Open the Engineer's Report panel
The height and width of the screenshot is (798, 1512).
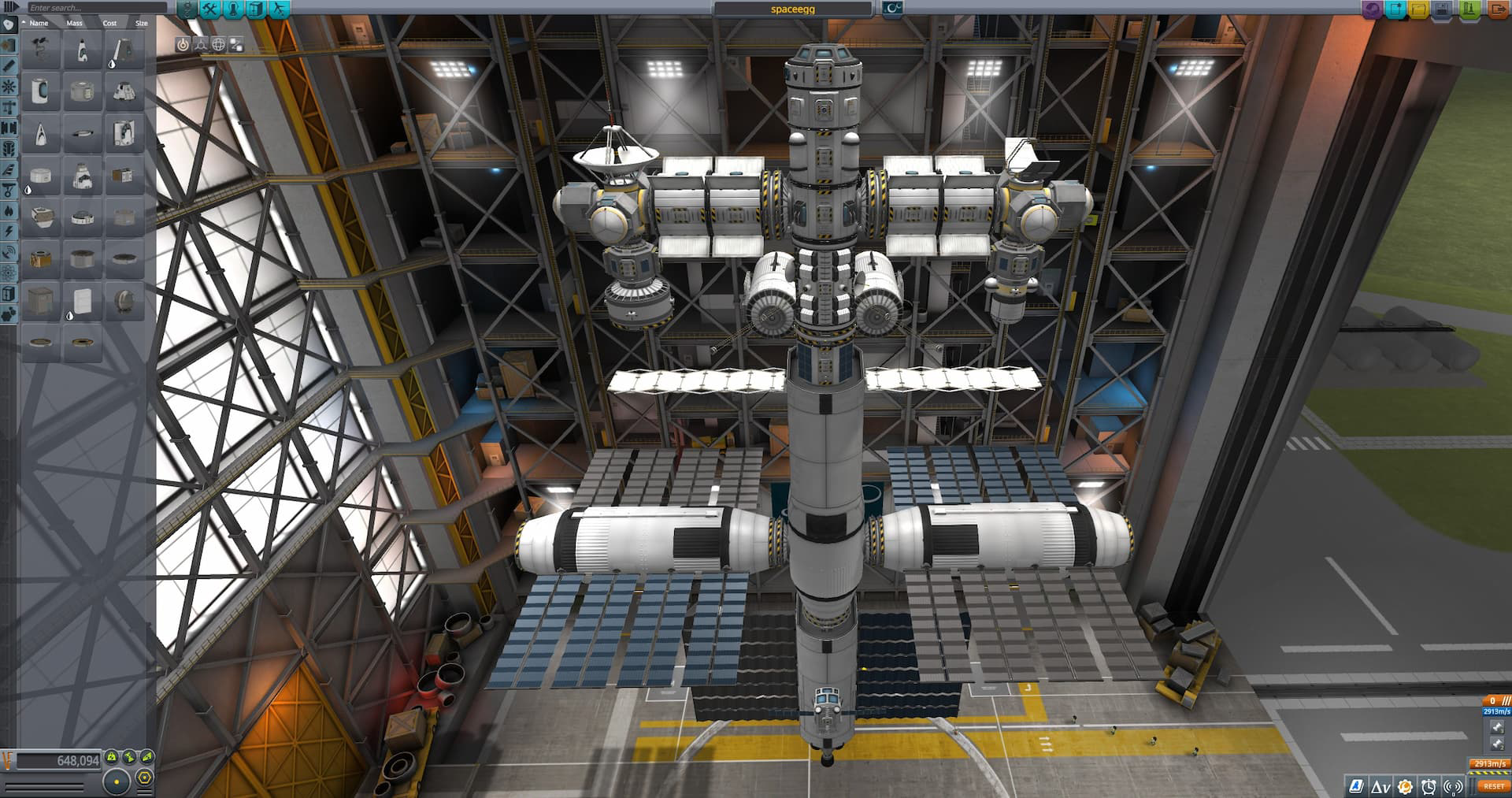[x=1354, y=785]
